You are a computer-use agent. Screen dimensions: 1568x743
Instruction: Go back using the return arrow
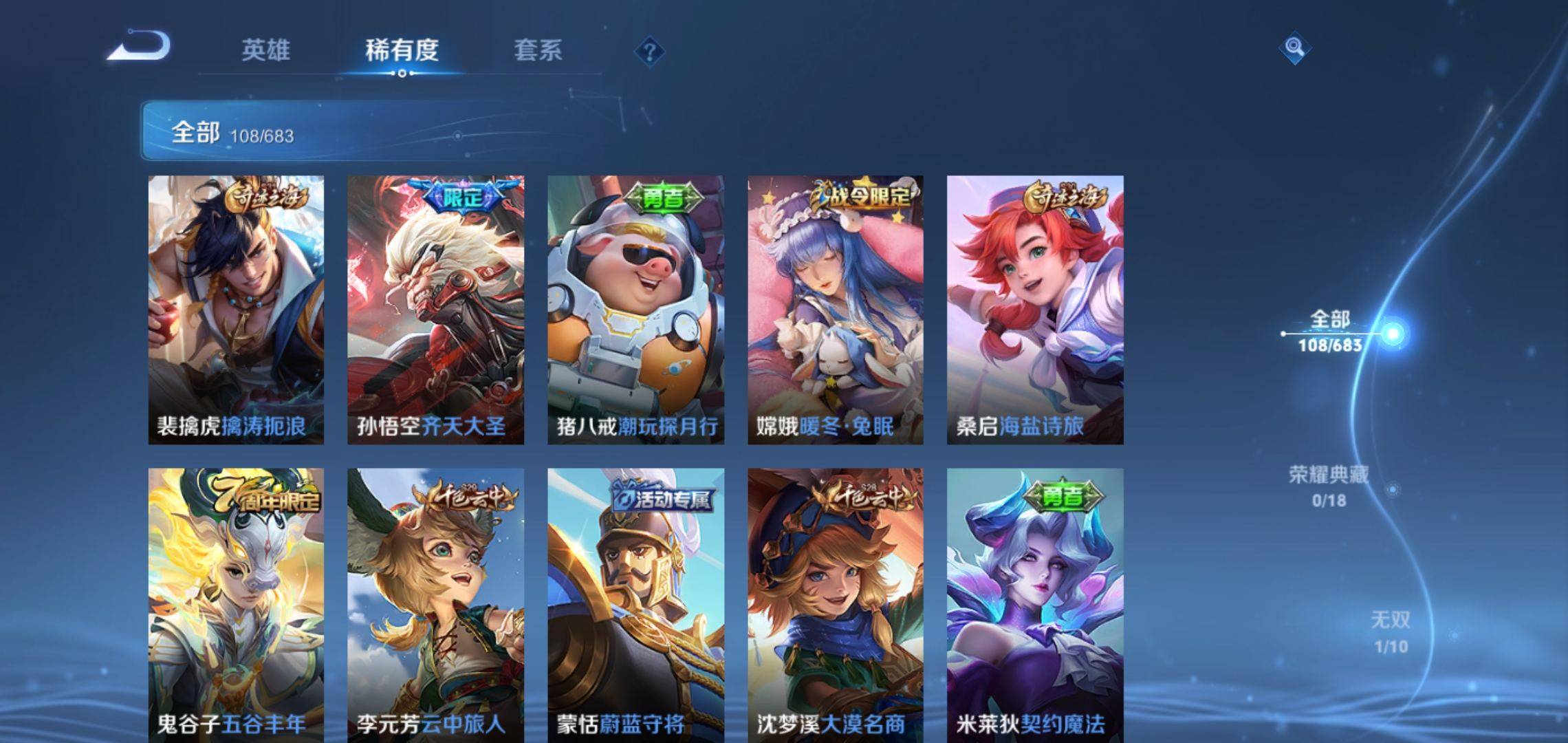[x=139, y=47]
